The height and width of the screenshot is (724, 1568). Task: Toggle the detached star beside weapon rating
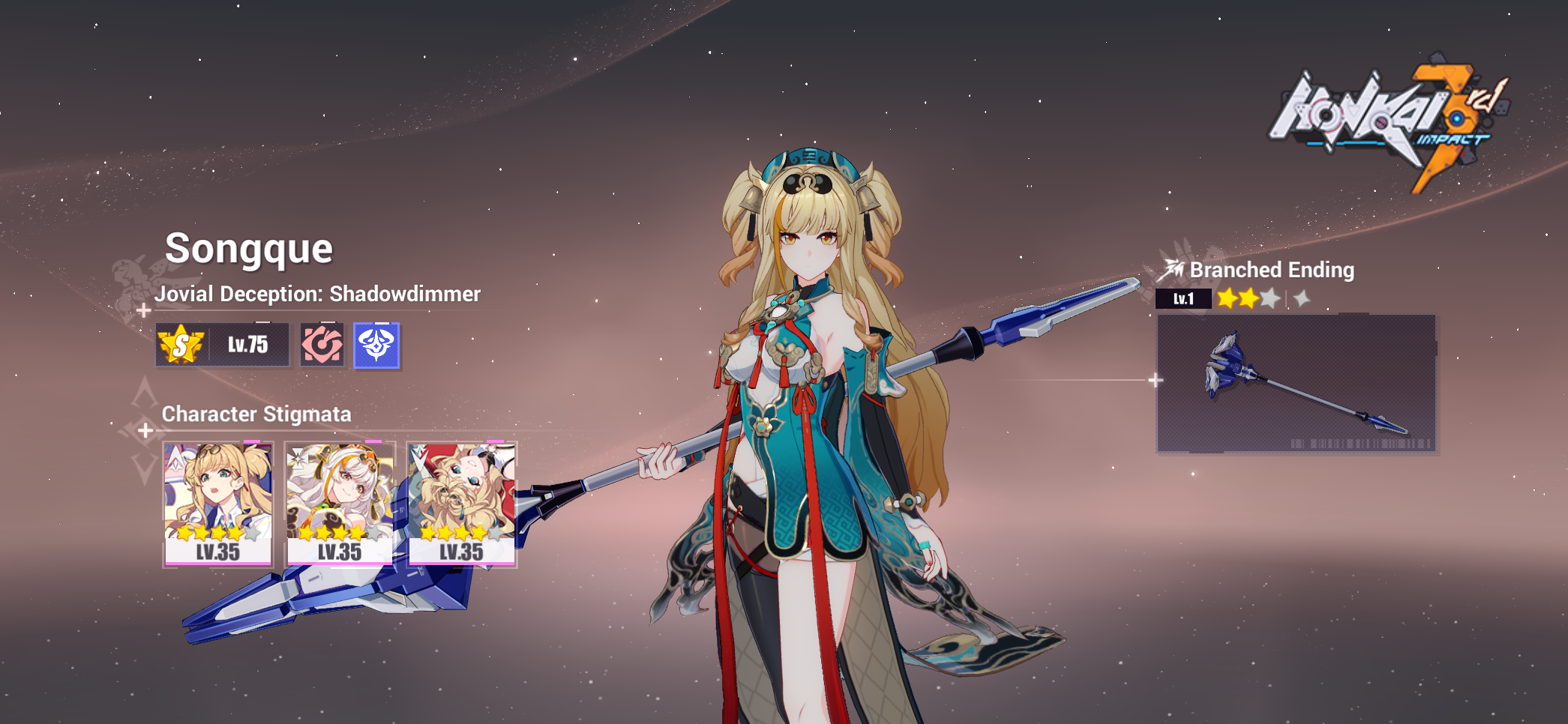click(1303, 298)
